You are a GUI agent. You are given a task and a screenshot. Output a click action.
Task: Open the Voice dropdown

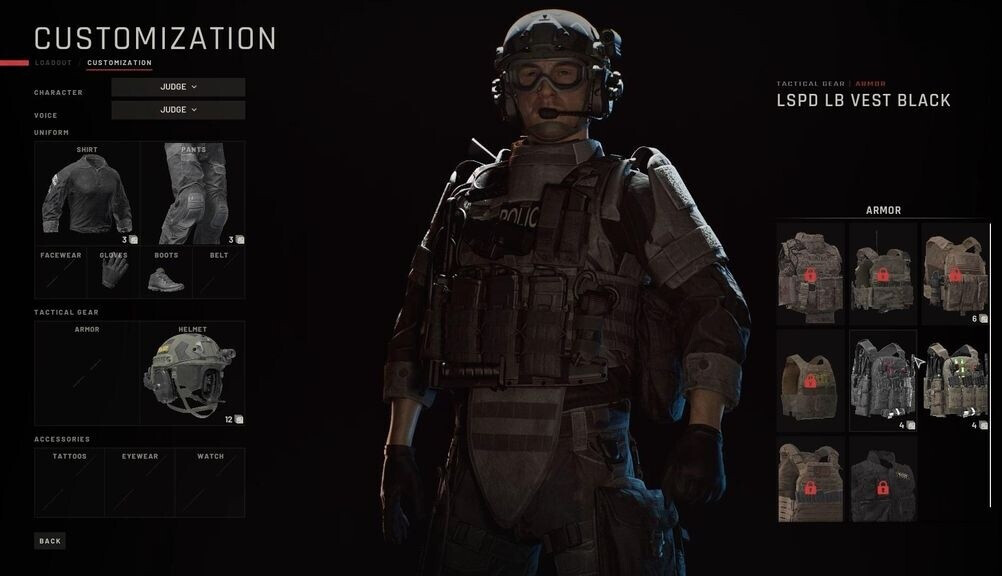pos(178,110)
